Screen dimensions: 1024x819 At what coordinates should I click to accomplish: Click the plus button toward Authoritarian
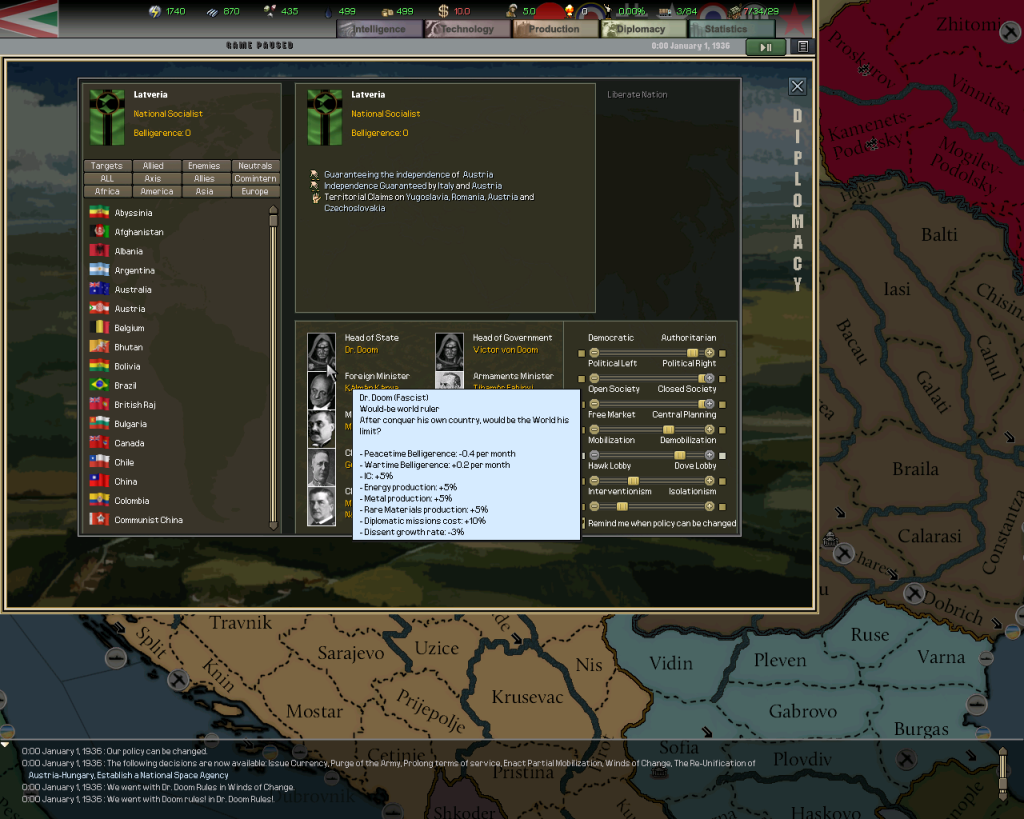710,353
